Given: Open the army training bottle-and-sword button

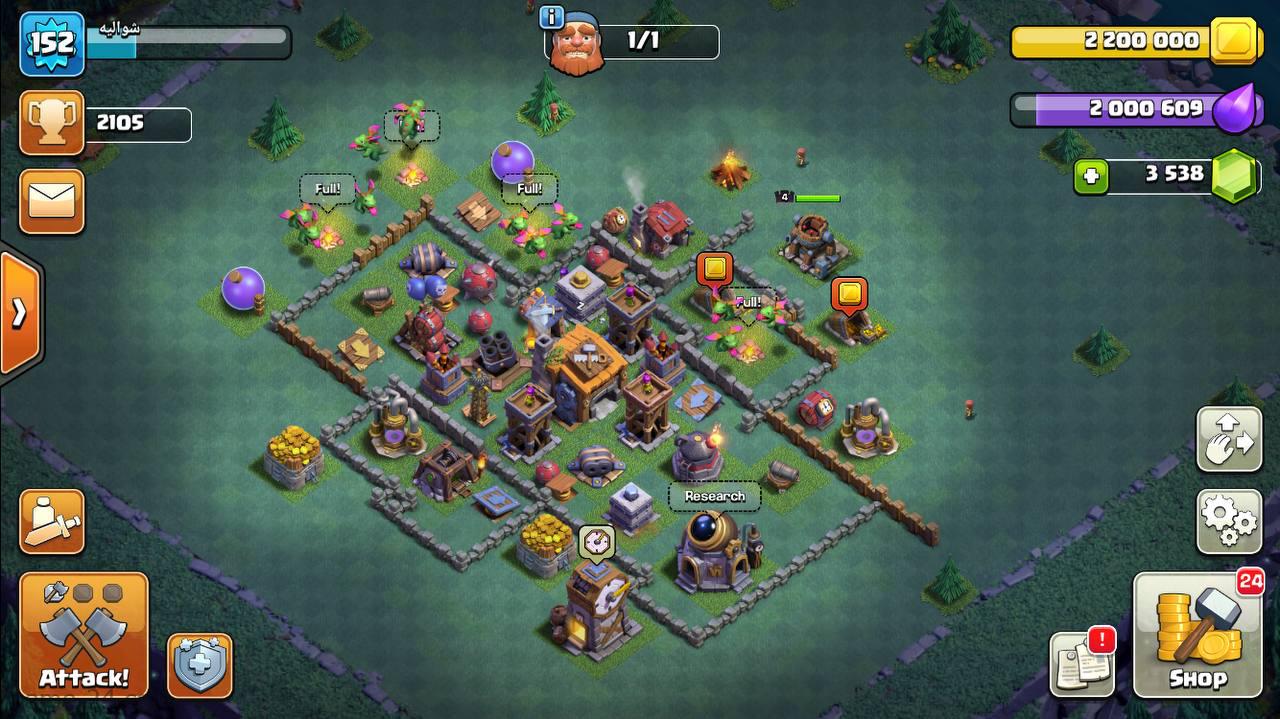Looking at the screenshot, I should coord(51,521).
